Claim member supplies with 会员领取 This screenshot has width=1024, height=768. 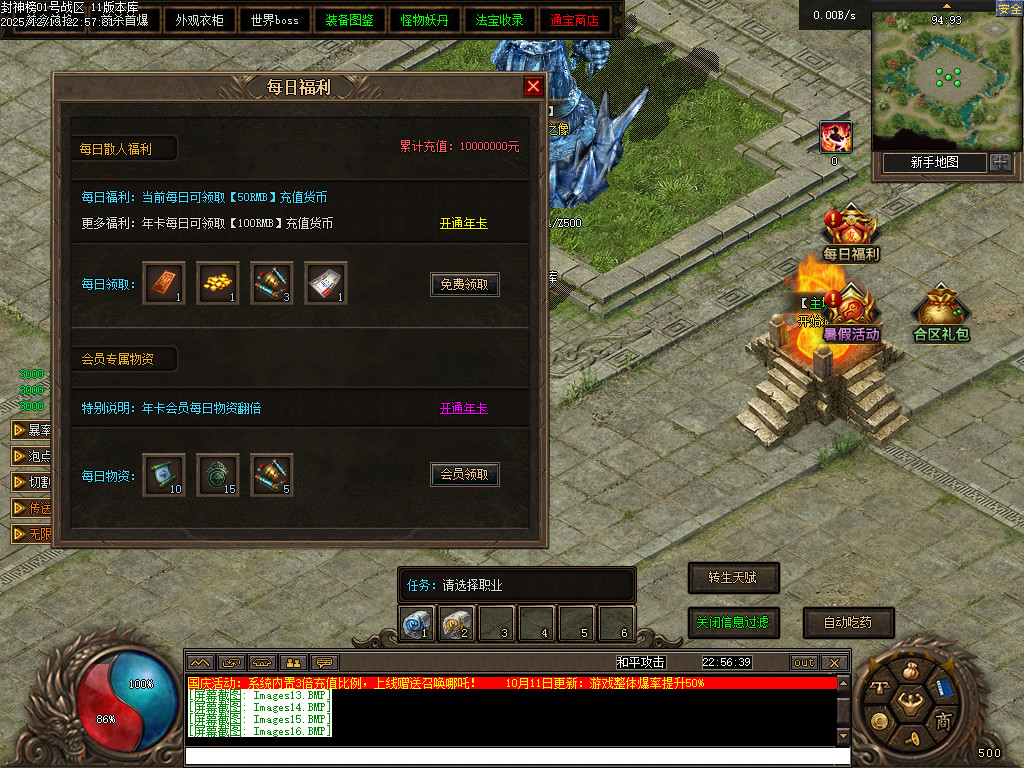465,475
